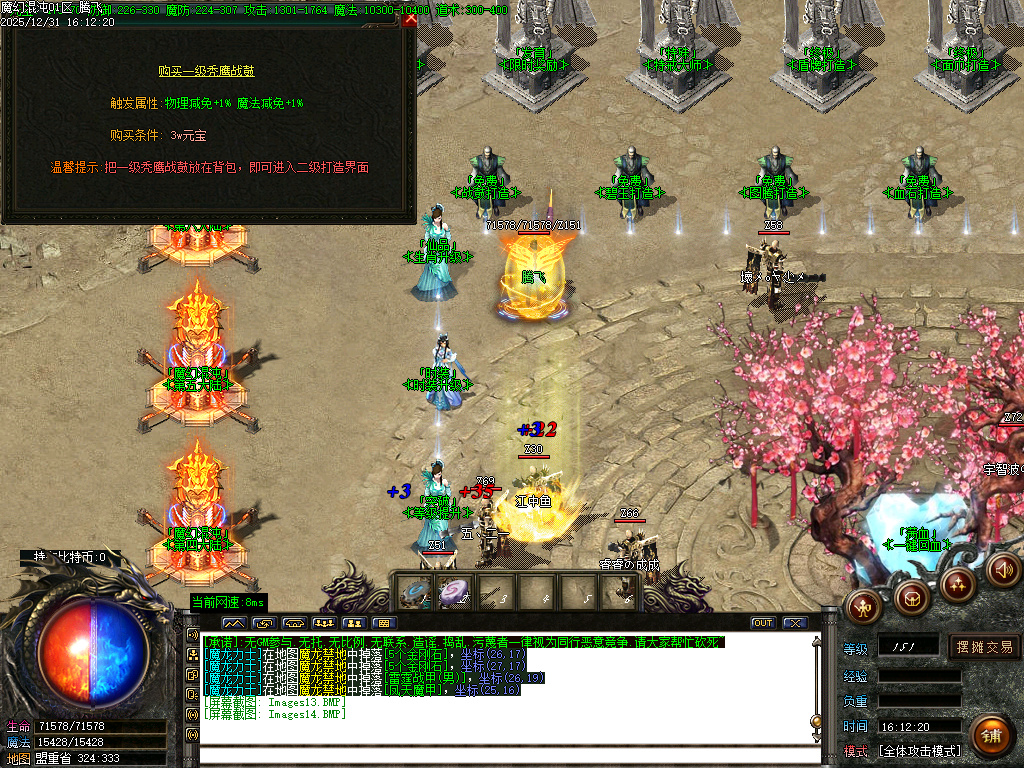Click the keyboard grid icon in chat toolbar
Viewport: 1024px width, 768px height.
[382, 623]
